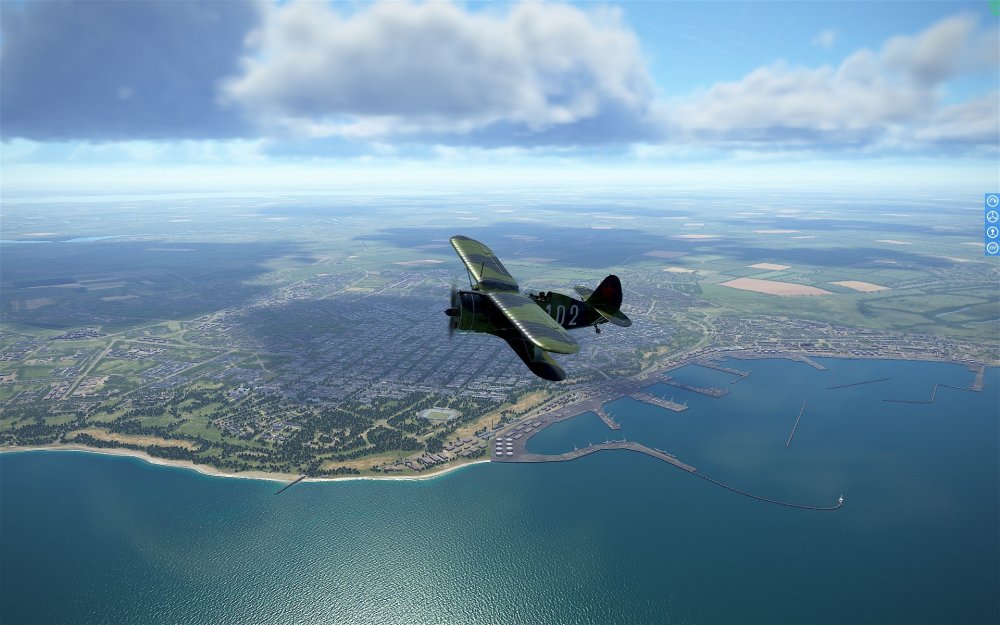Click the map pin marker icon
1000x625 pixels.
992,232
